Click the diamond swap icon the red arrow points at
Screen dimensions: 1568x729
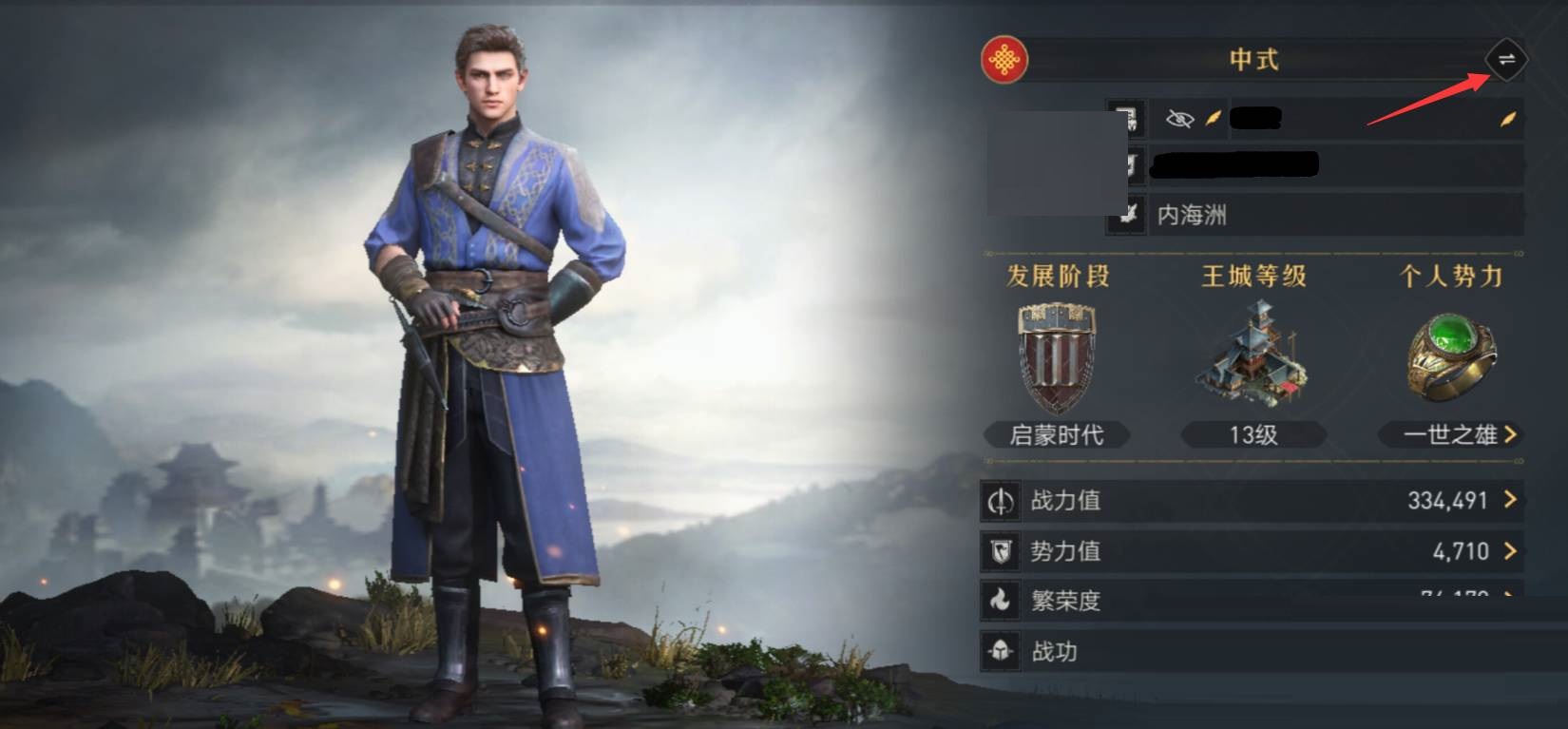pos(1508,60)
